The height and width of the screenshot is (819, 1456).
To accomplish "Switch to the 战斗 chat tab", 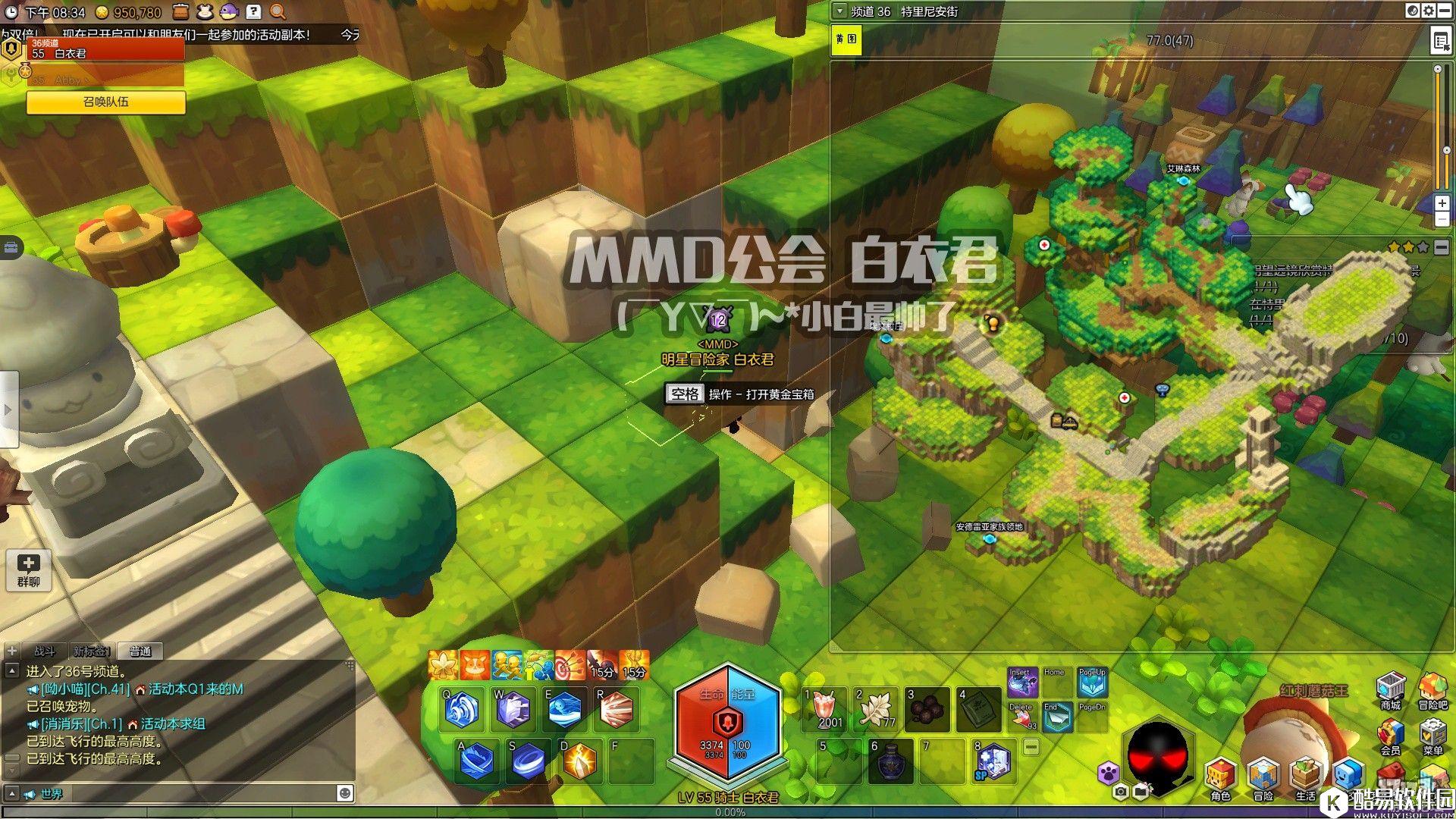I will point(45,651).
